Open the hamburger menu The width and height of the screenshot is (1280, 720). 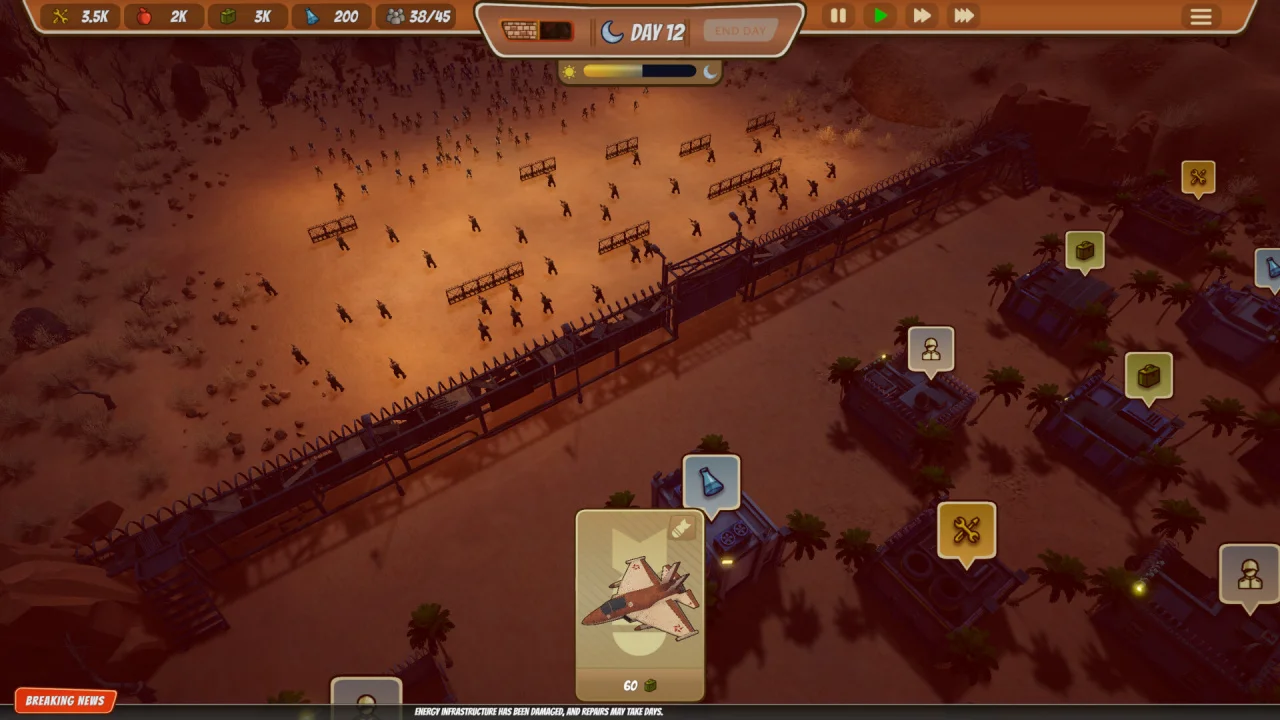coord(1201,17)
